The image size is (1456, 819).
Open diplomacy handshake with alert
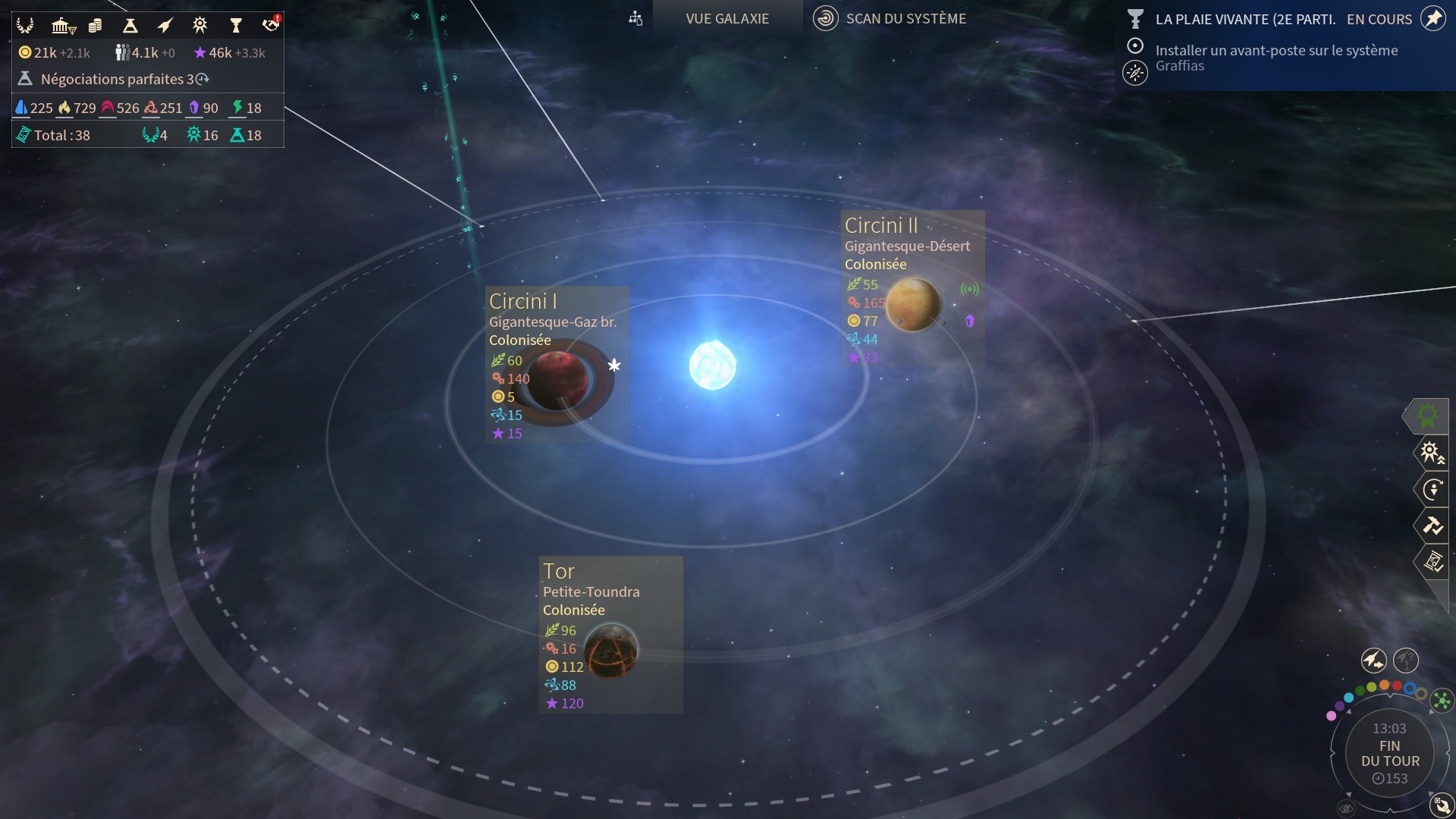pyautogui.click(x=271, y=24)
